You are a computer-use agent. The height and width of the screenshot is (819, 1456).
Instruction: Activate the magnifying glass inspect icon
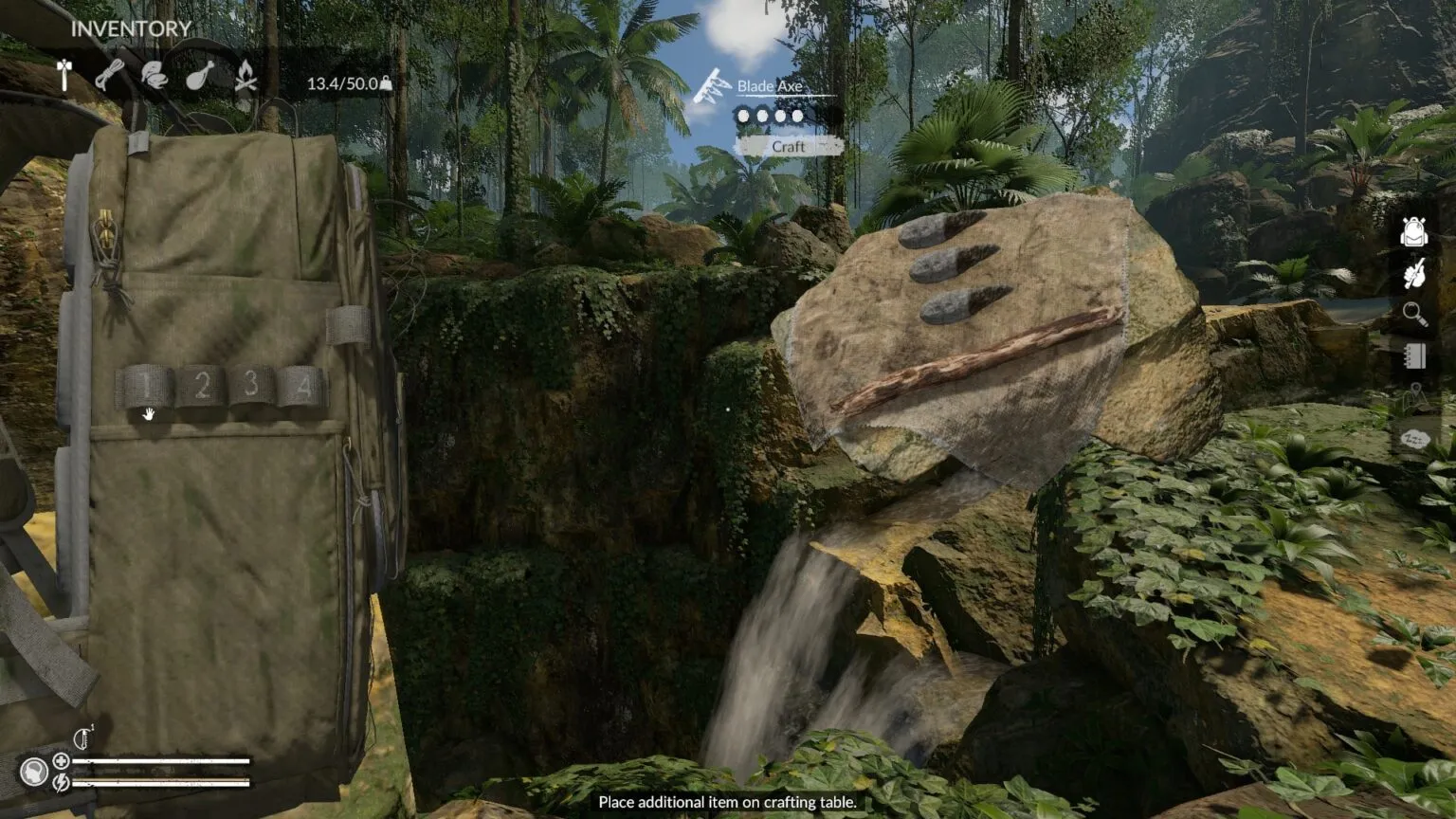1414,315
